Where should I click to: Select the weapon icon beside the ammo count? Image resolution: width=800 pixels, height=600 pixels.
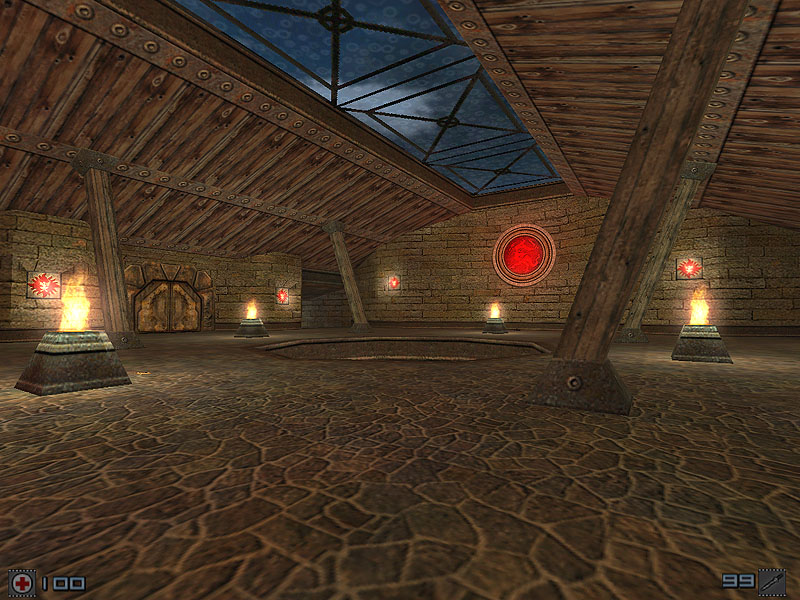pos(772,581)
